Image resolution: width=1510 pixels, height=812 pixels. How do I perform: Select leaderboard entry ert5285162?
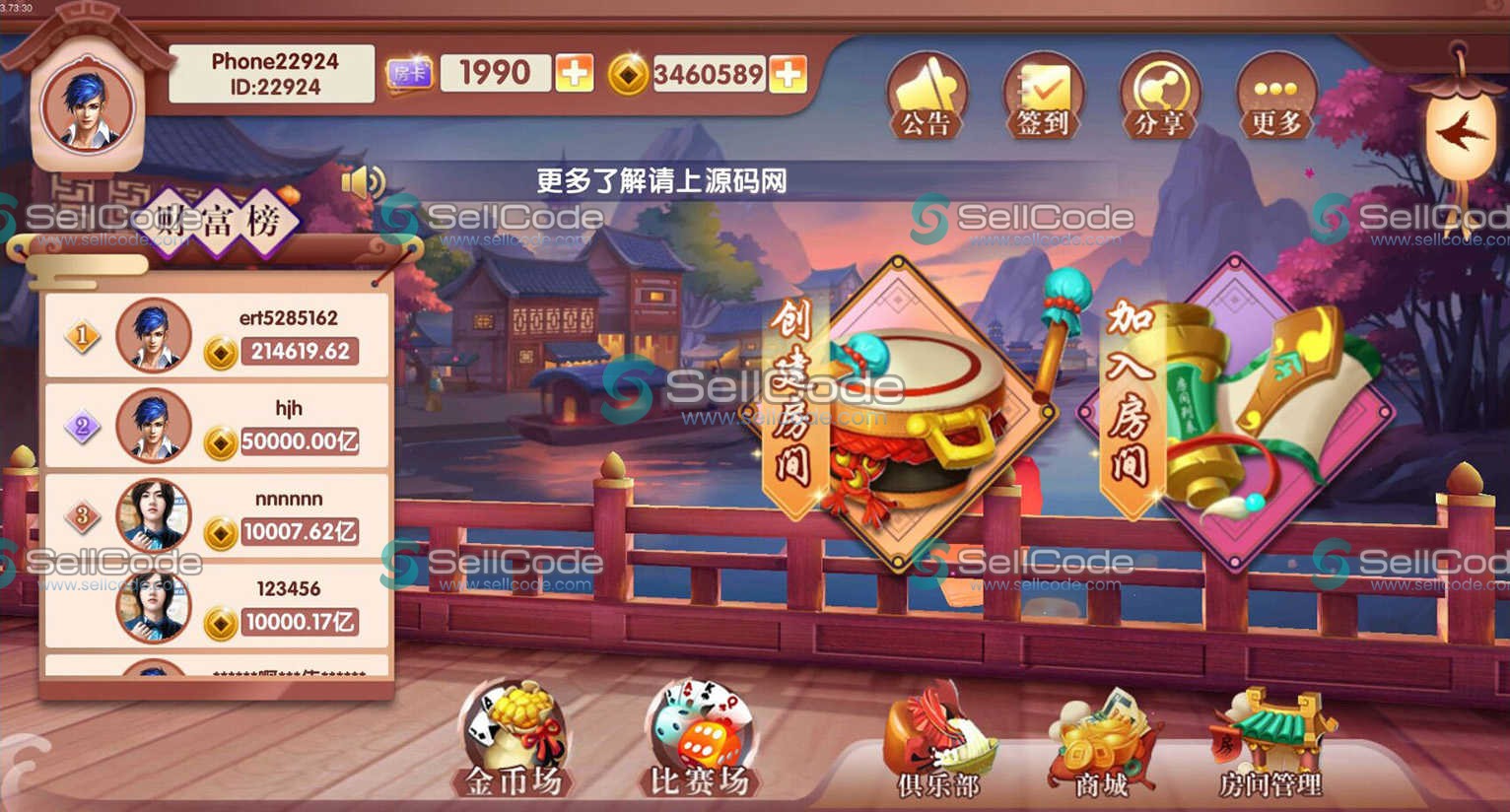217,335
